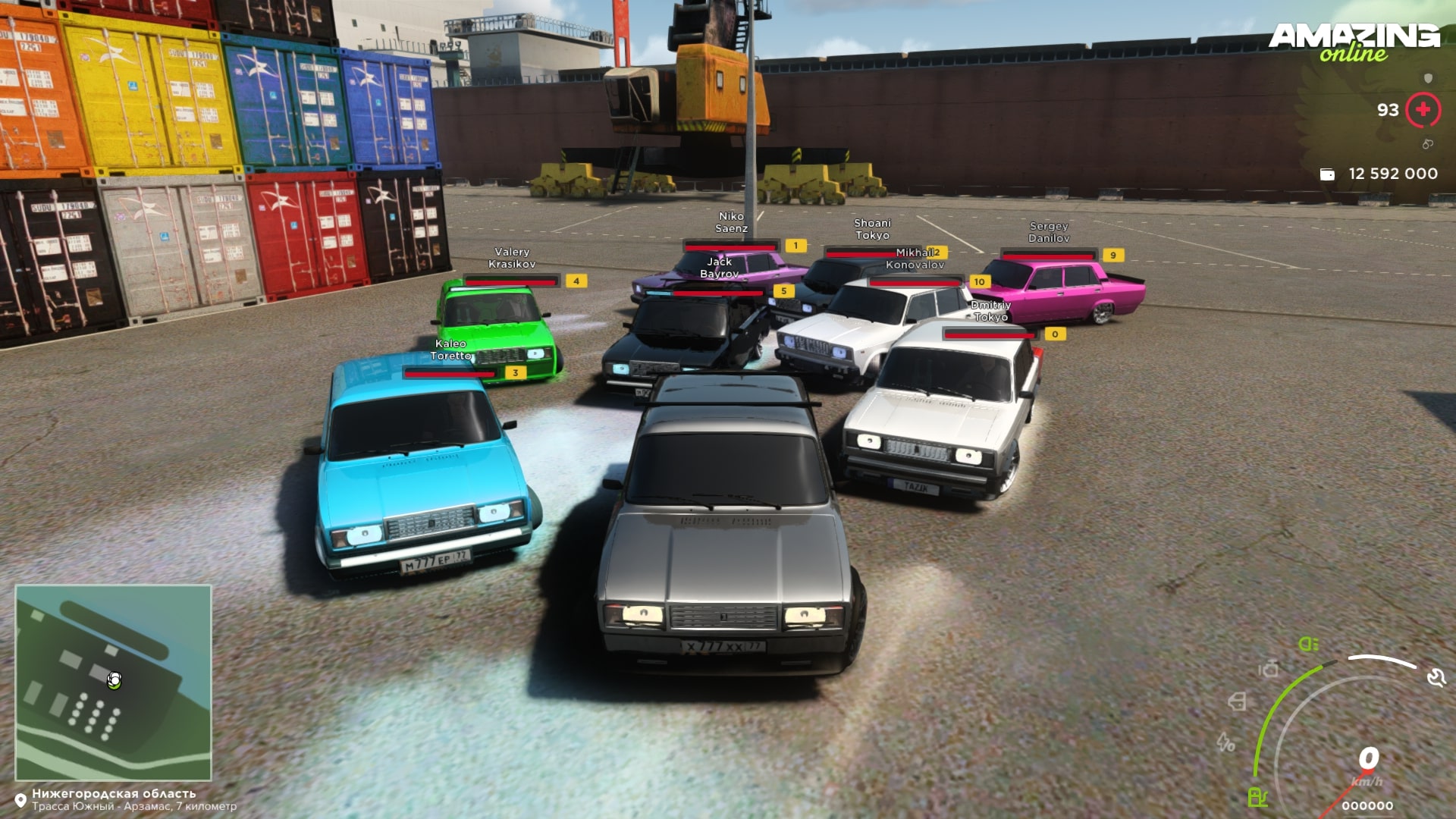The image size is (1456, 819).
Task: Click the red health cross icon
Action: [1423, 110]
